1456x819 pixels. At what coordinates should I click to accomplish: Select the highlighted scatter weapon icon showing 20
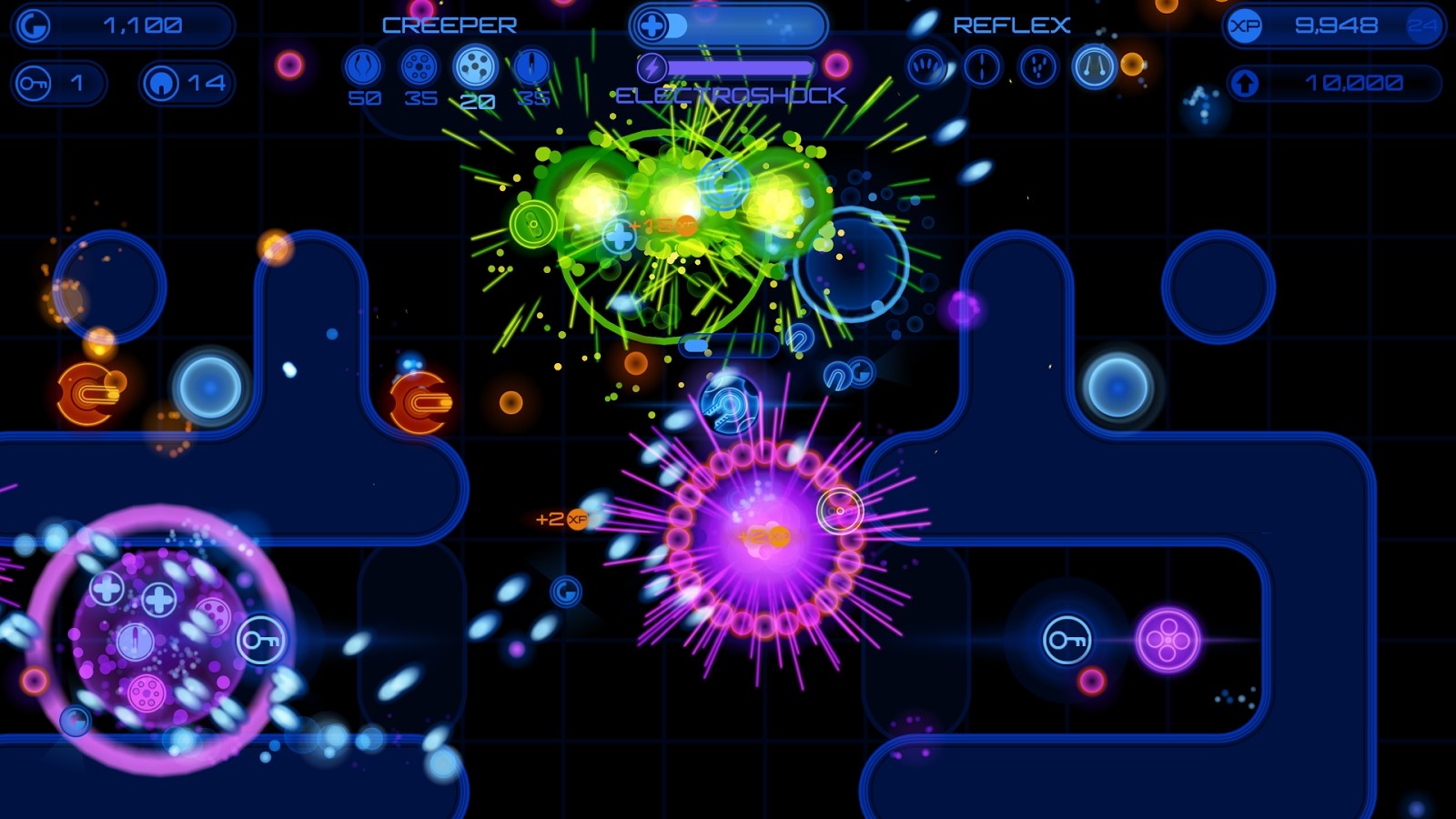[x=474, y=66]
